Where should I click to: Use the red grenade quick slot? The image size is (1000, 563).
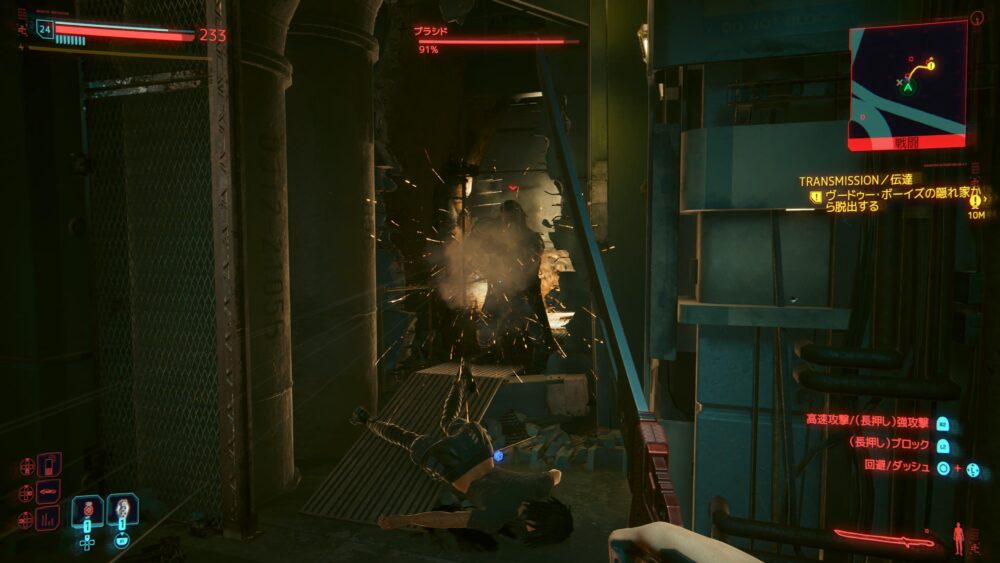(x=87, y=510)
